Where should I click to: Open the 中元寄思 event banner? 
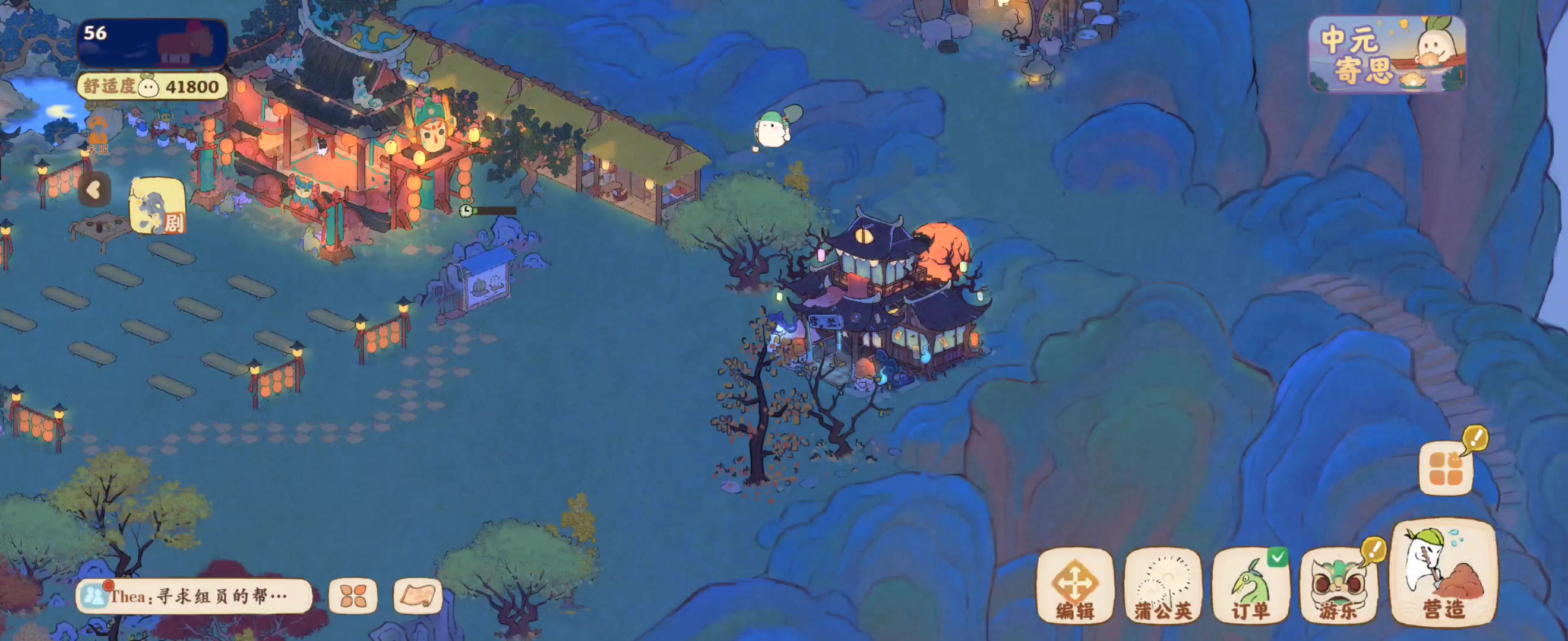1387,55
